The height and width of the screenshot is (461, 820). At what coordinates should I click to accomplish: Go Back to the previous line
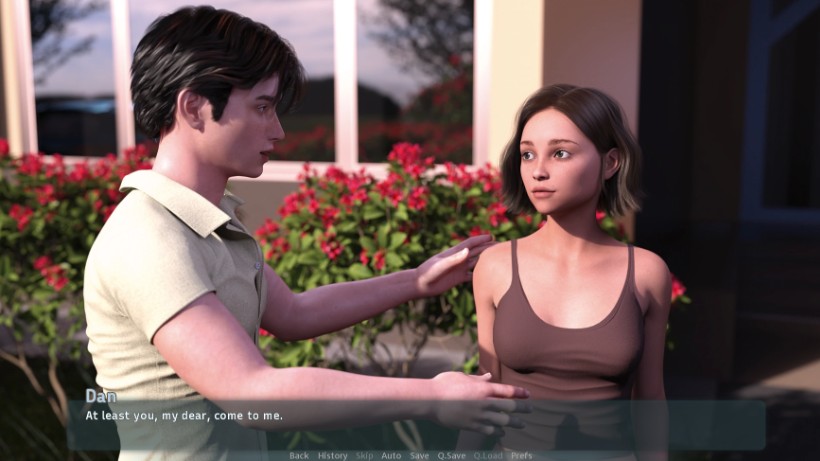click(x=299, y=455)
